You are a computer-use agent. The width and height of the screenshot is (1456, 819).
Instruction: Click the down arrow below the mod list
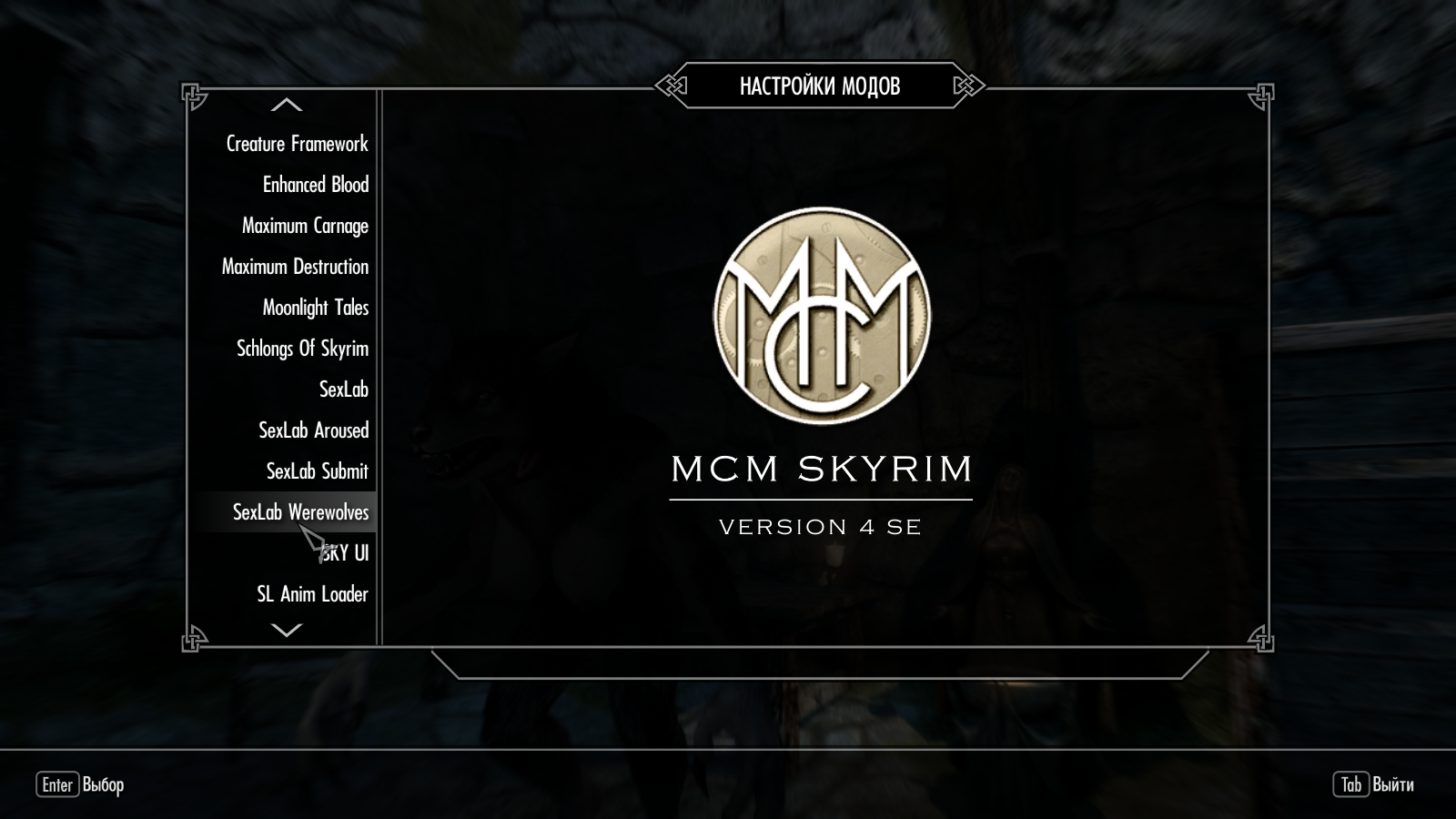(x=287, y=630)
